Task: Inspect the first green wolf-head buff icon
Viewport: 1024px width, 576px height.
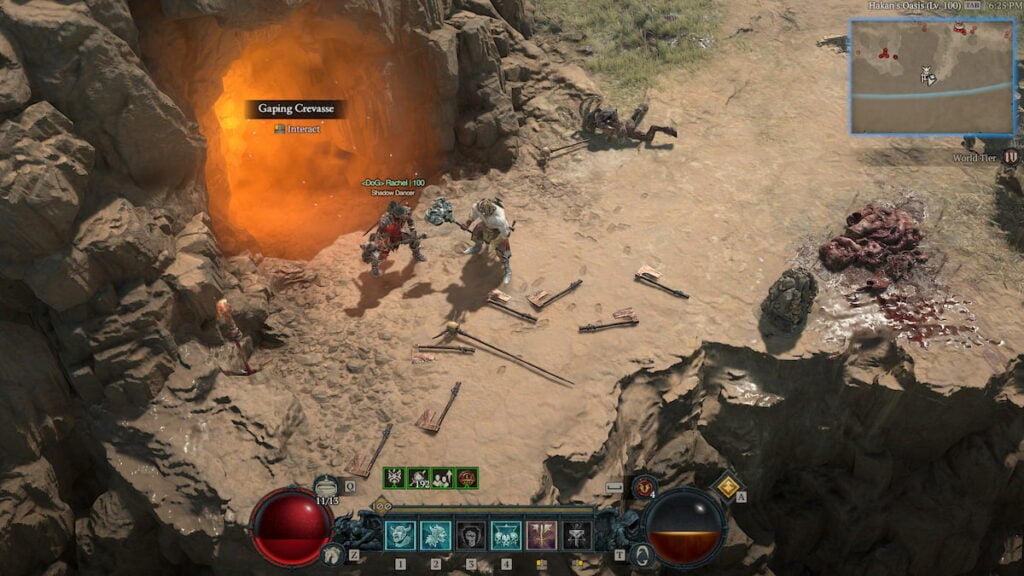Action: [394, 478]
